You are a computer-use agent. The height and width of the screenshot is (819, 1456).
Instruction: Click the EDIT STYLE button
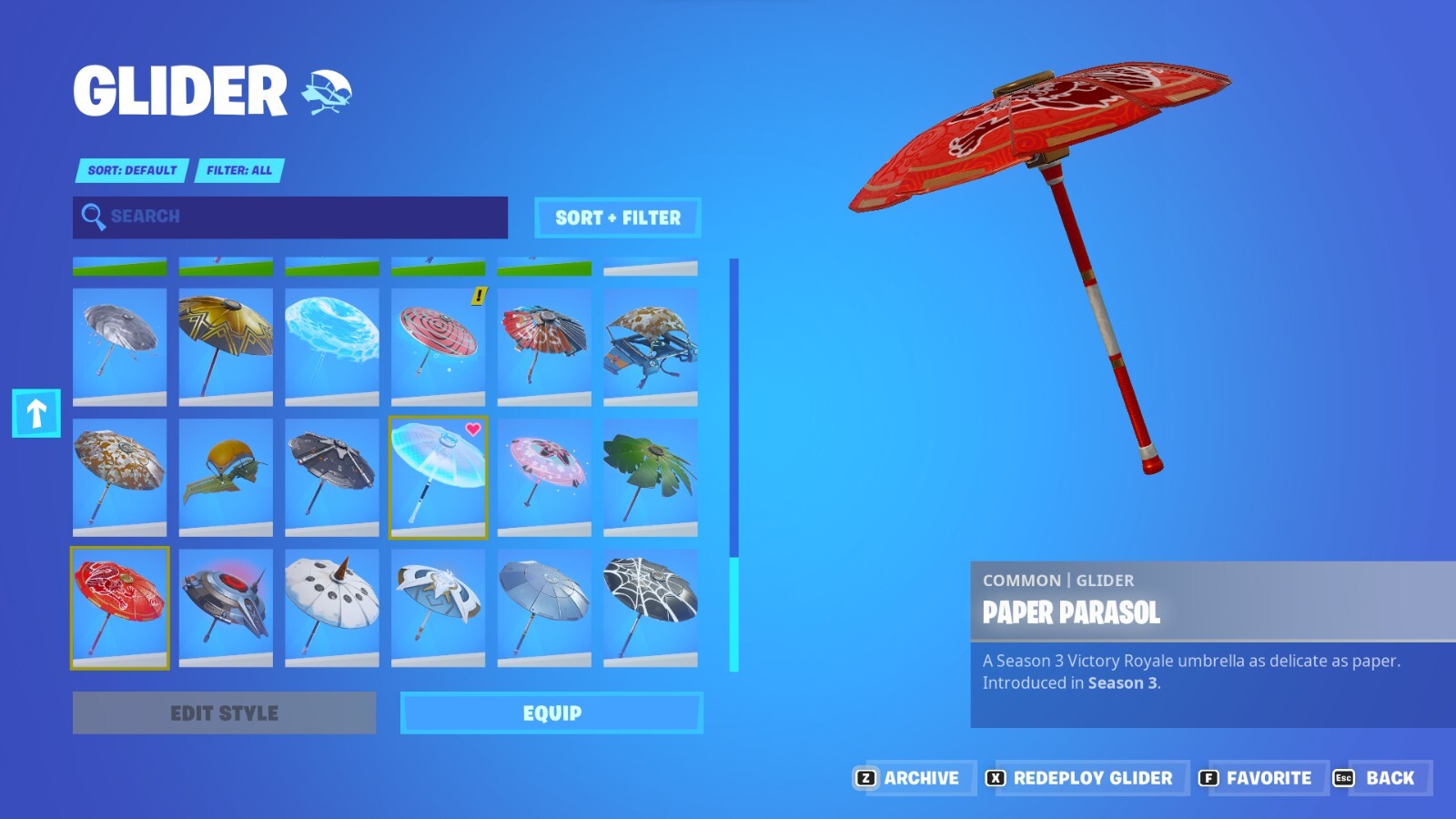coord(224,713)
